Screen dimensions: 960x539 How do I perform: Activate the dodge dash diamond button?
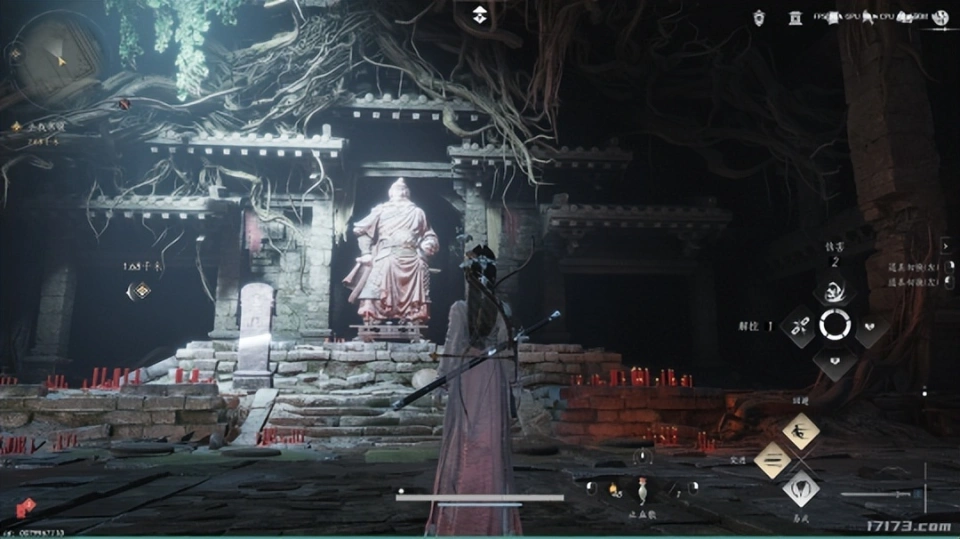pyautogui.click(x=800, y=431)
